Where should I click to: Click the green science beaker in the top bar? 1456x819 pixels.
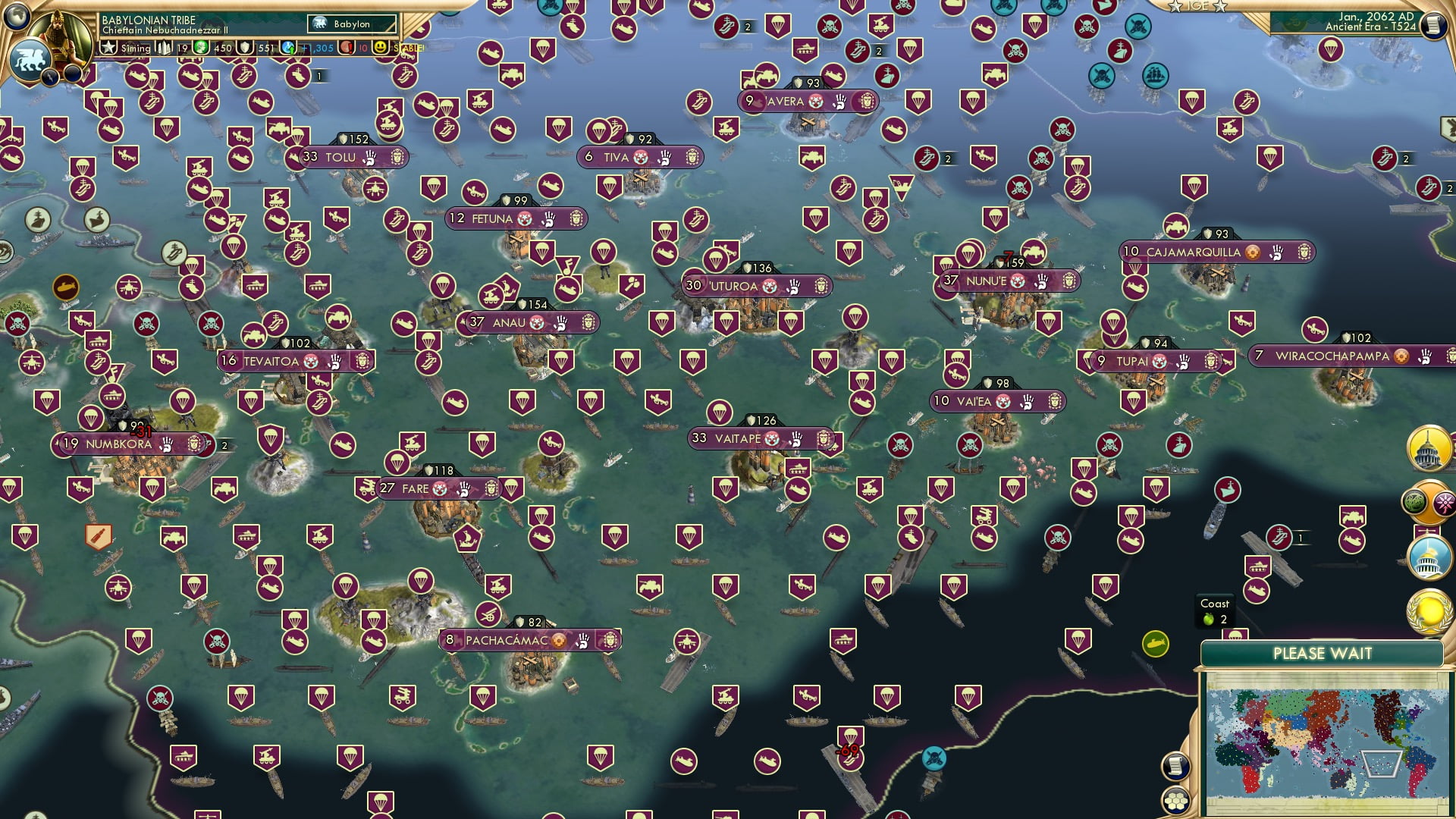pos(200,47)
